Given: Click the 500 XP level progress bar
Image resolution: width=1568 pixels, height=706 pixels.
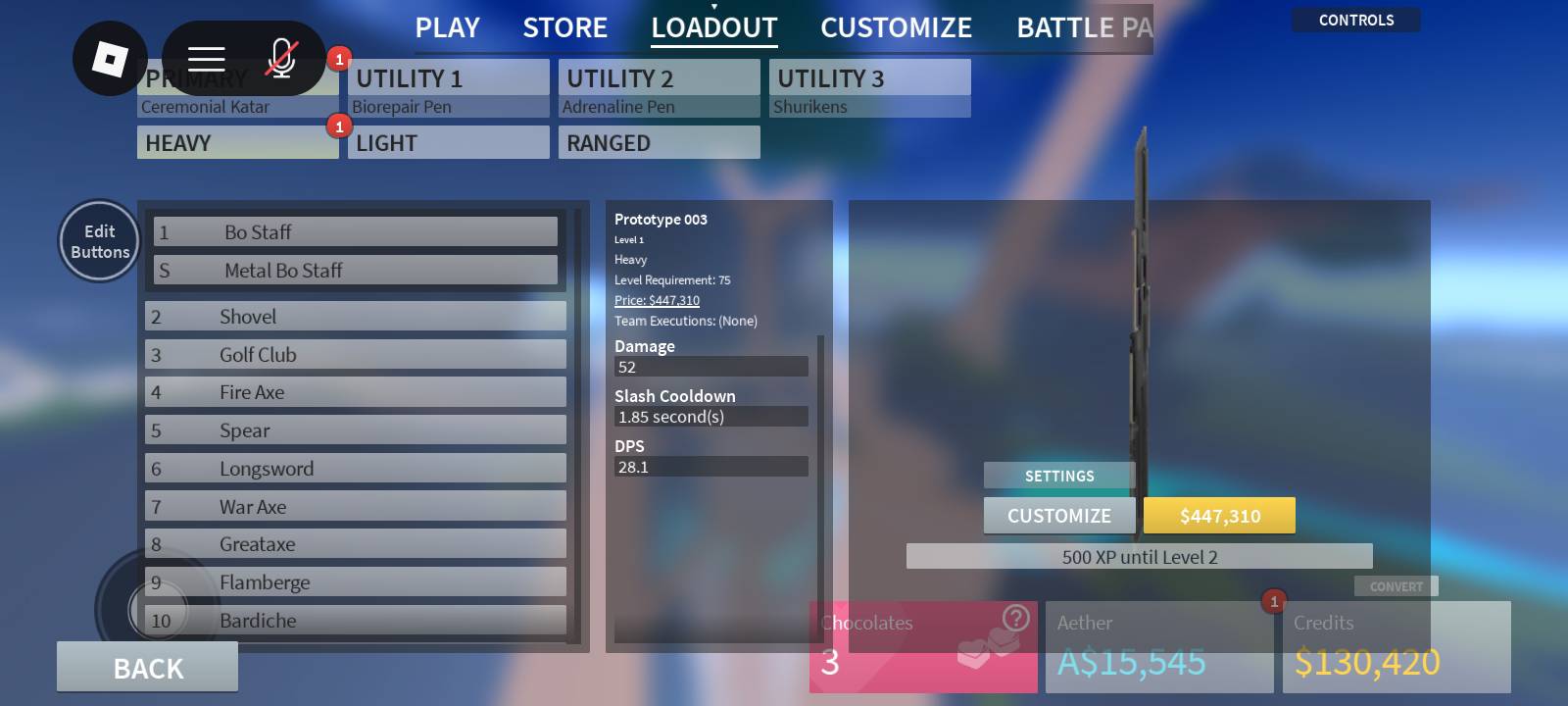Looking at the screenshot, I should pos(1140,556).
